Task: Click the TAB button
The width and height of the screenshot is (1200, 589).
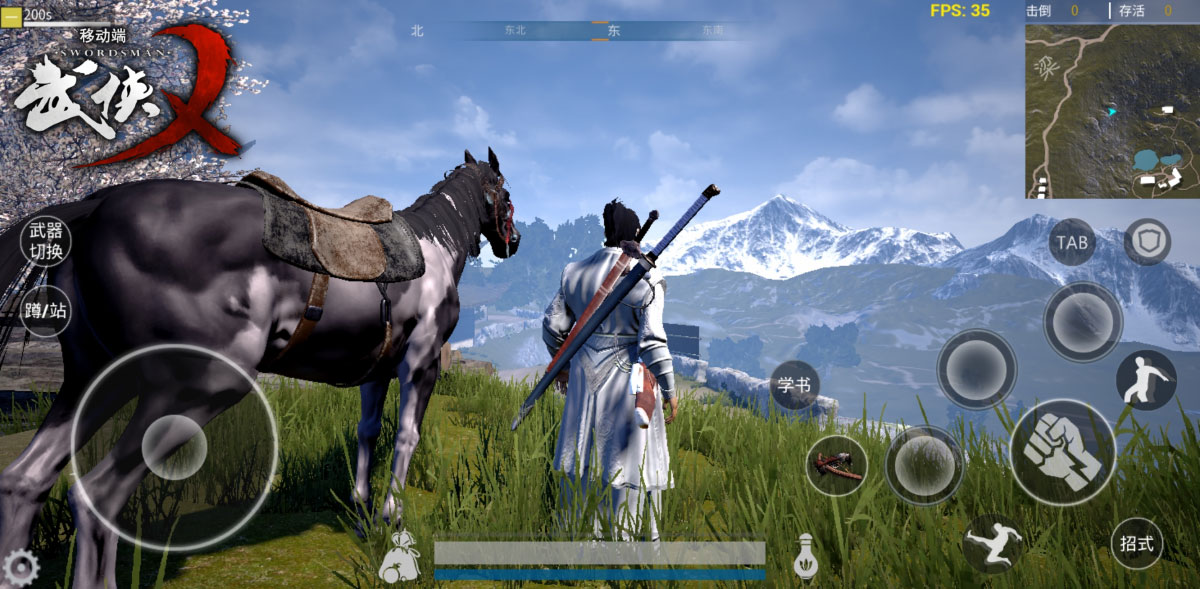Action: pyautogui.click(x=1072, y=242)
